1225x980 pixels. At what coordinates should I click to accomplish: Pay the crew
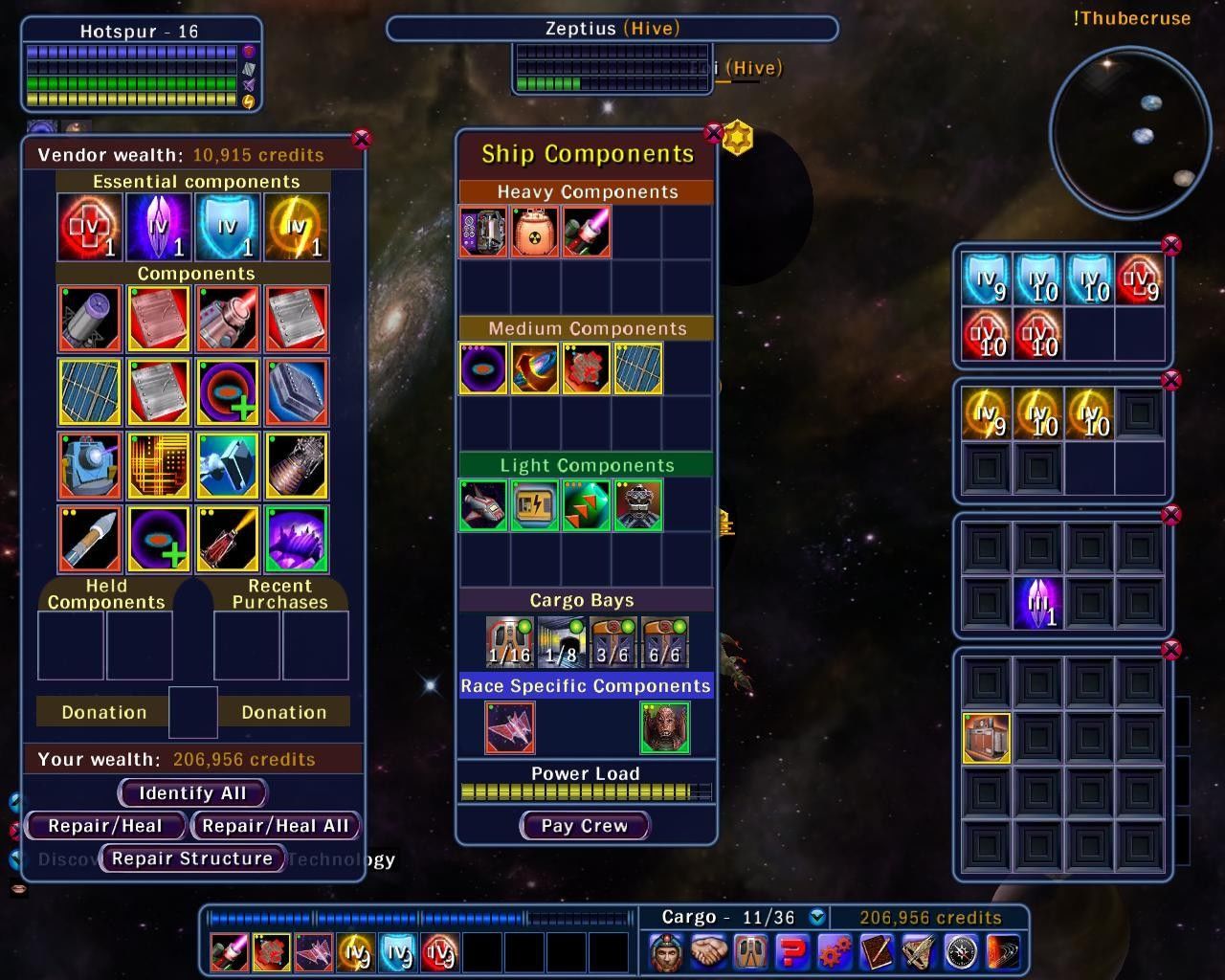pos(585,826)
